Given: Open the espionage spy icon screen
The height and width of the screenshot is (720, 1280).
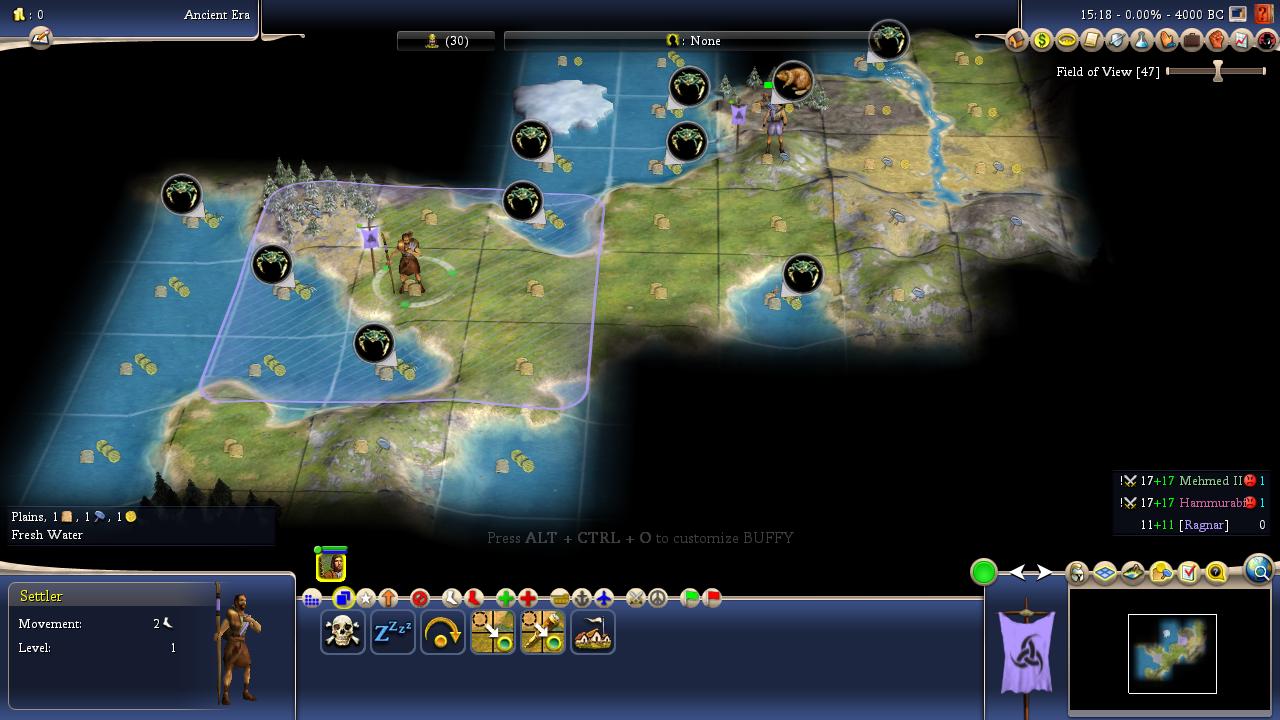Looking at the screenshot, I should tap(1267, 41).
